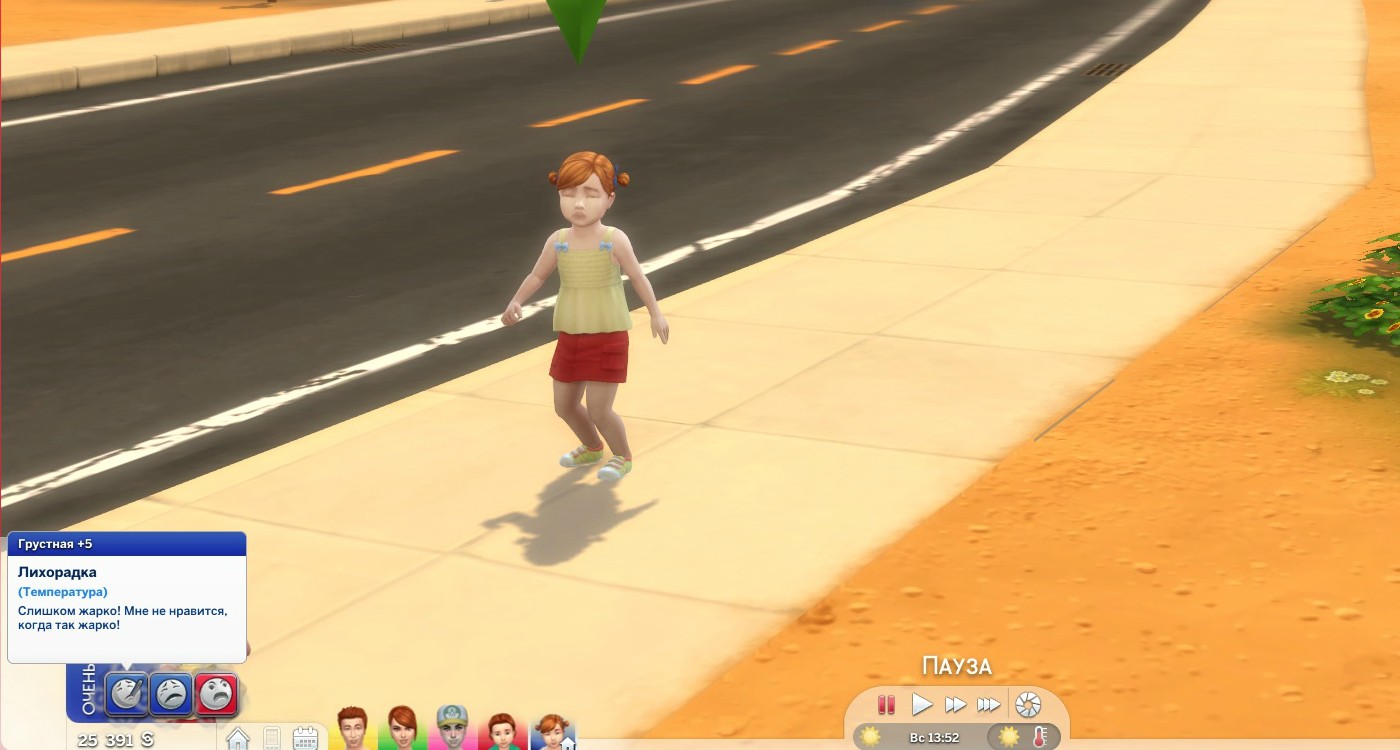Image resolution: width=1400 pixels, height=750 pixels.
Task: Open the weather forecast sun and thermometer panel
Action: (x=1023, y=738)
